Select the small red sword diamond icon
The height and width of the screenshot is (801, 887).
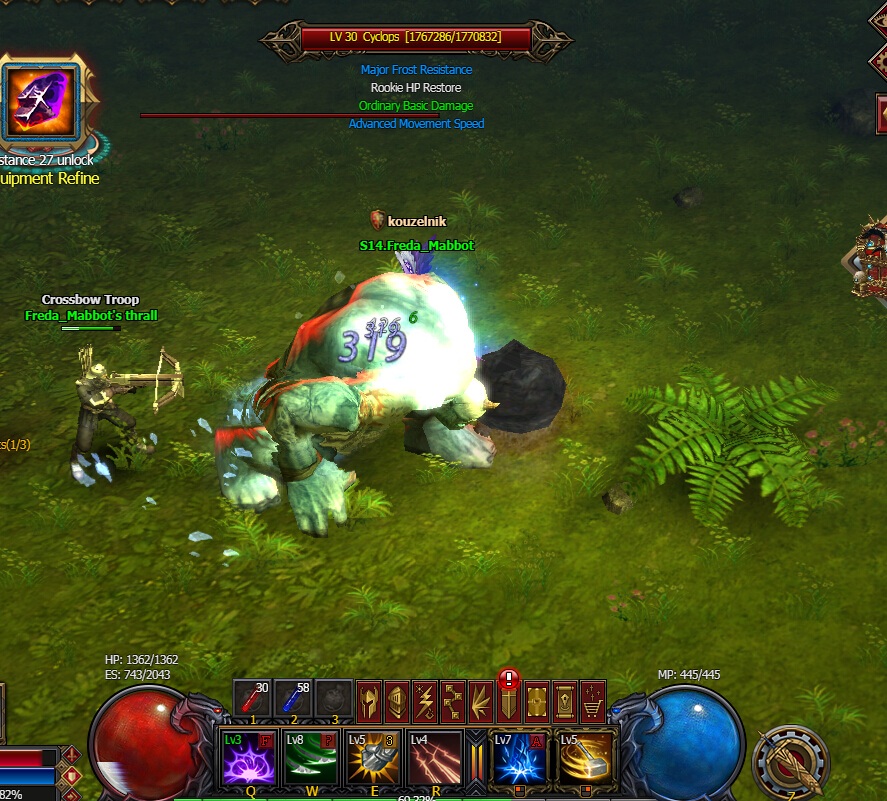click(x=72, y=754)
